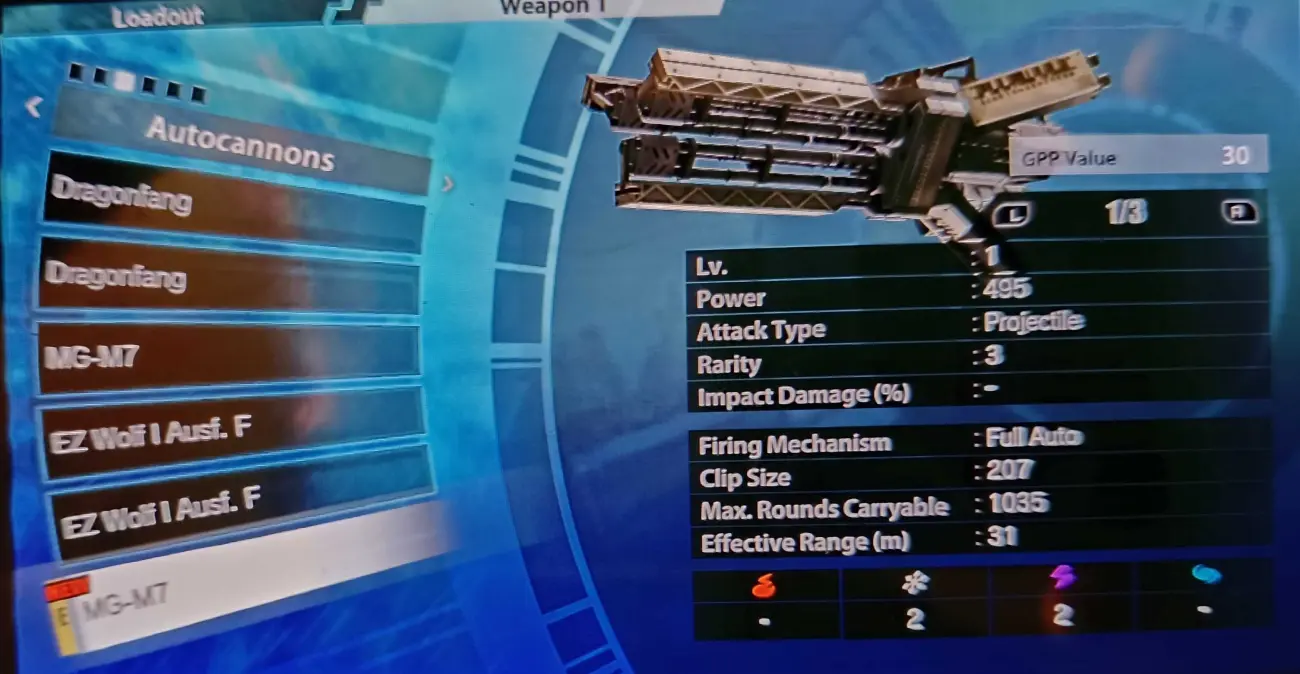1300x674 pixels.
Task: Open the Loadout tab
Action: coord(157,17)
